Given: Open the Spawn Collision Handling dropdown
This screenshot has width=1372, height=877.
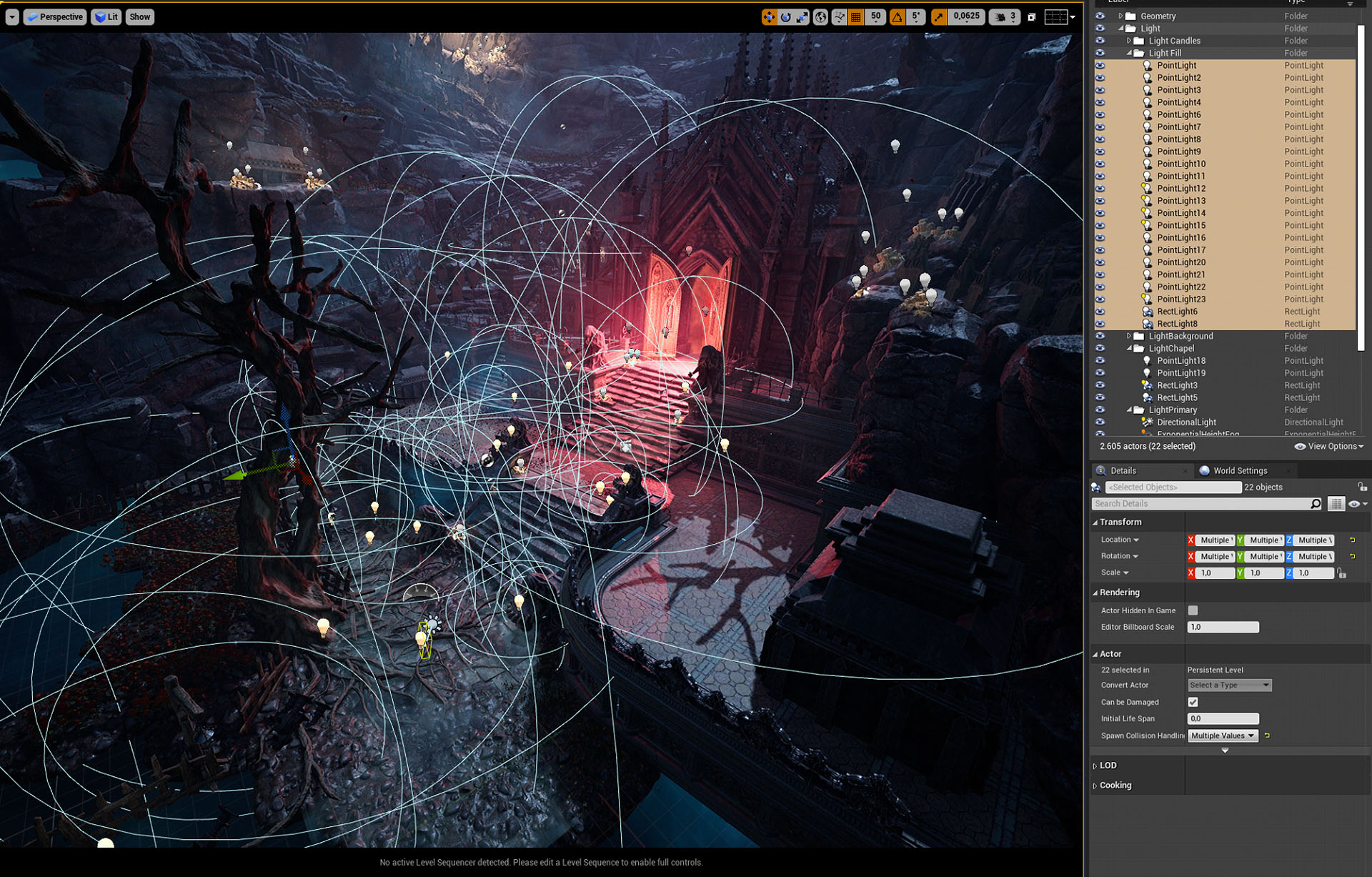Looking at the screenshot, I should tap(1222, 735).
